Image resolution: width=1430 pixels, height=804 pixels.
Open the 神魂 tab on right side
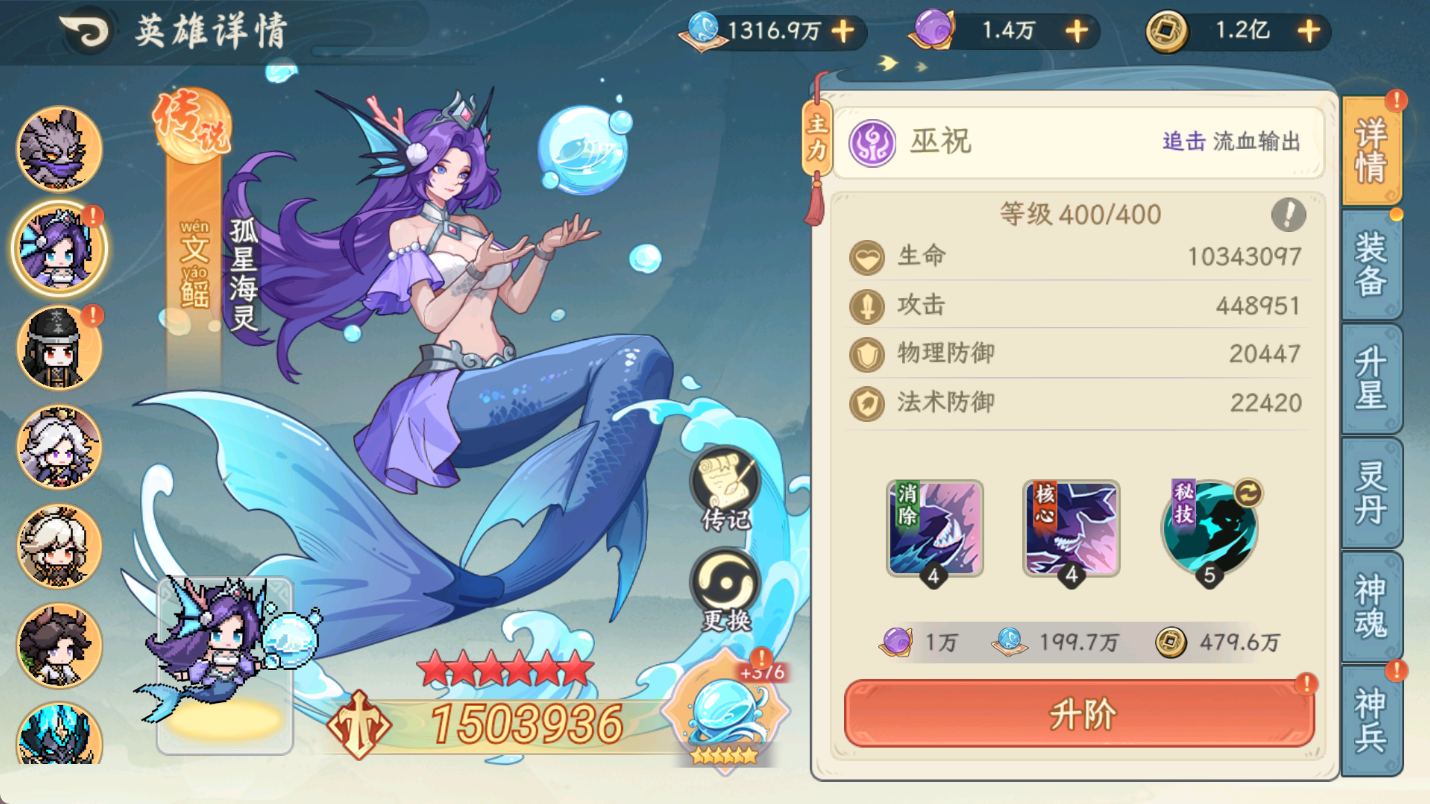pos(1374,606)
